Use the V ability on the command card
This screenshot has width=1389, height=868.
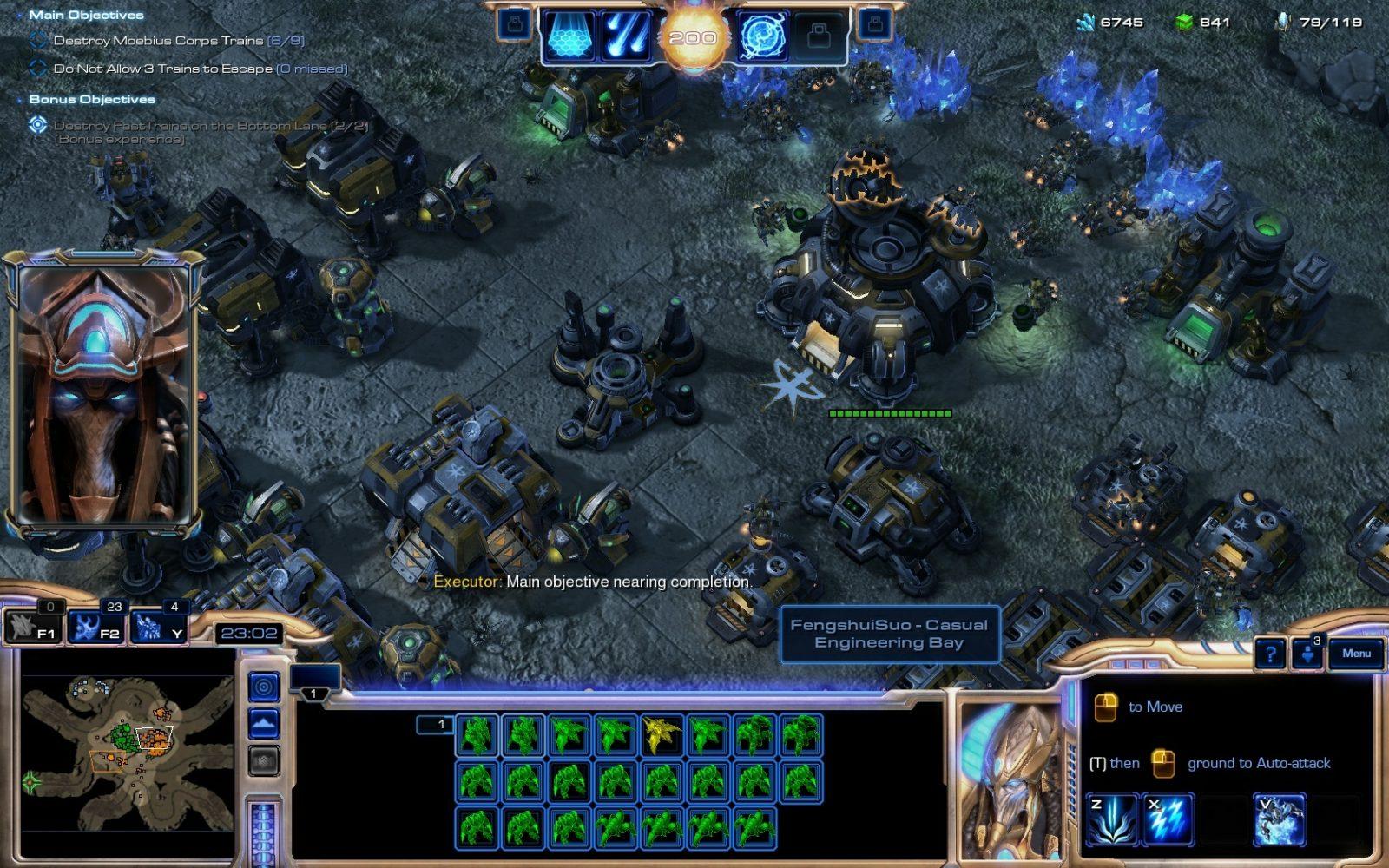pyautogui.click(x=1279, y=819)
